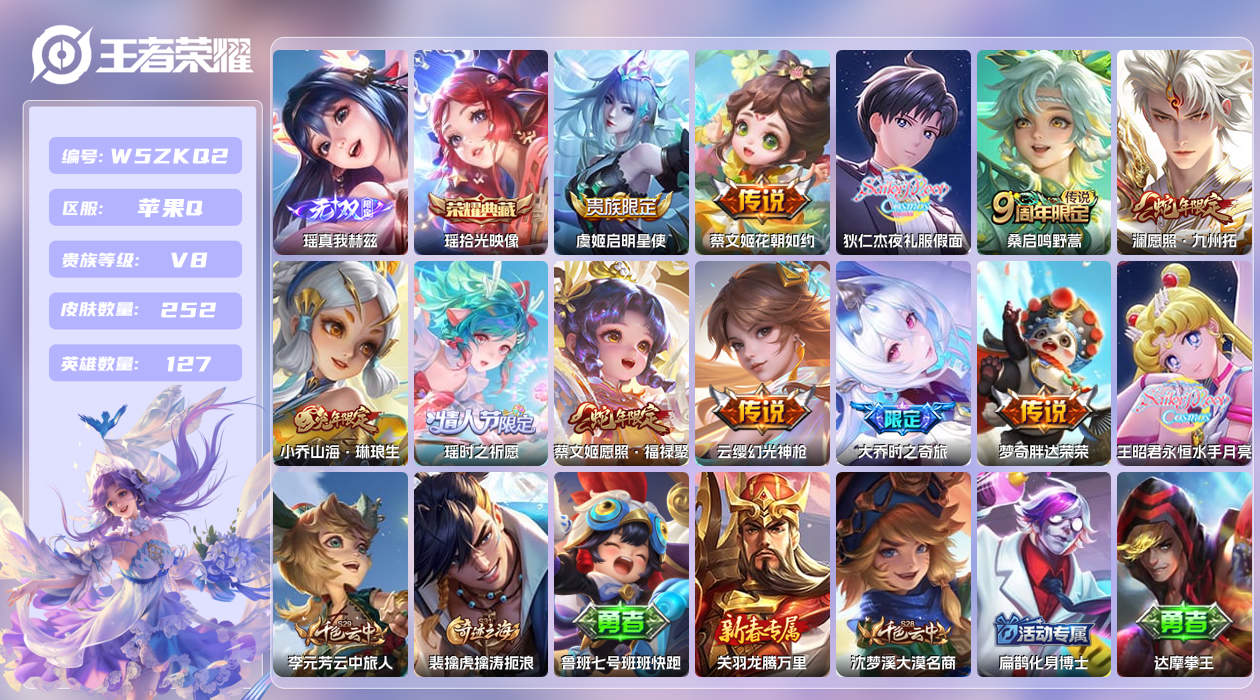Choose the 瑶拾光映像 skin card
Viewport: 1260px width, 700px height.
tap(481, 152)
